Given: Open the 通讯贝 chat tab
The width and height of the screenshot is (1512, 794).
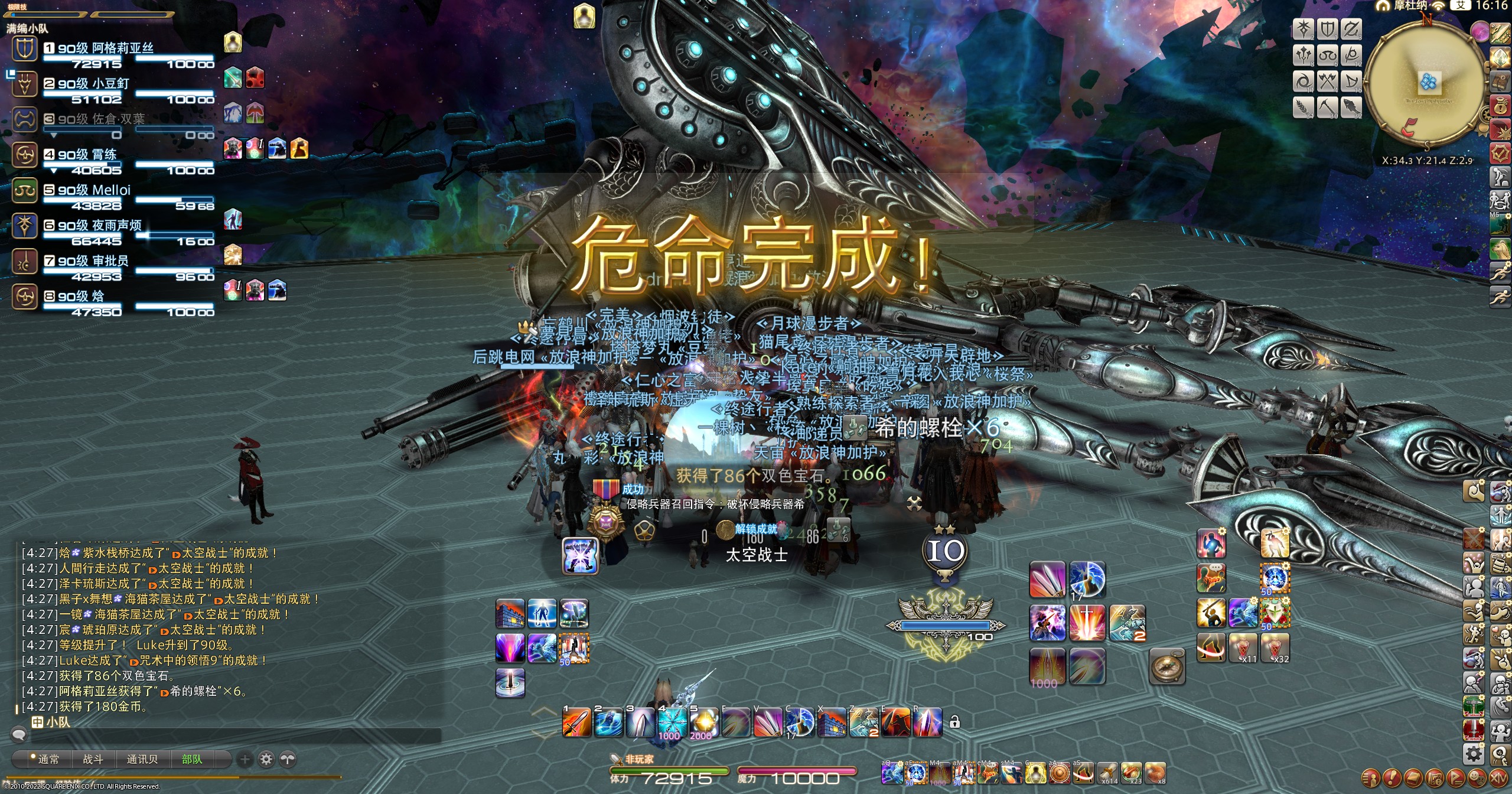Looking at the screenshot, I should click(142, 759).
